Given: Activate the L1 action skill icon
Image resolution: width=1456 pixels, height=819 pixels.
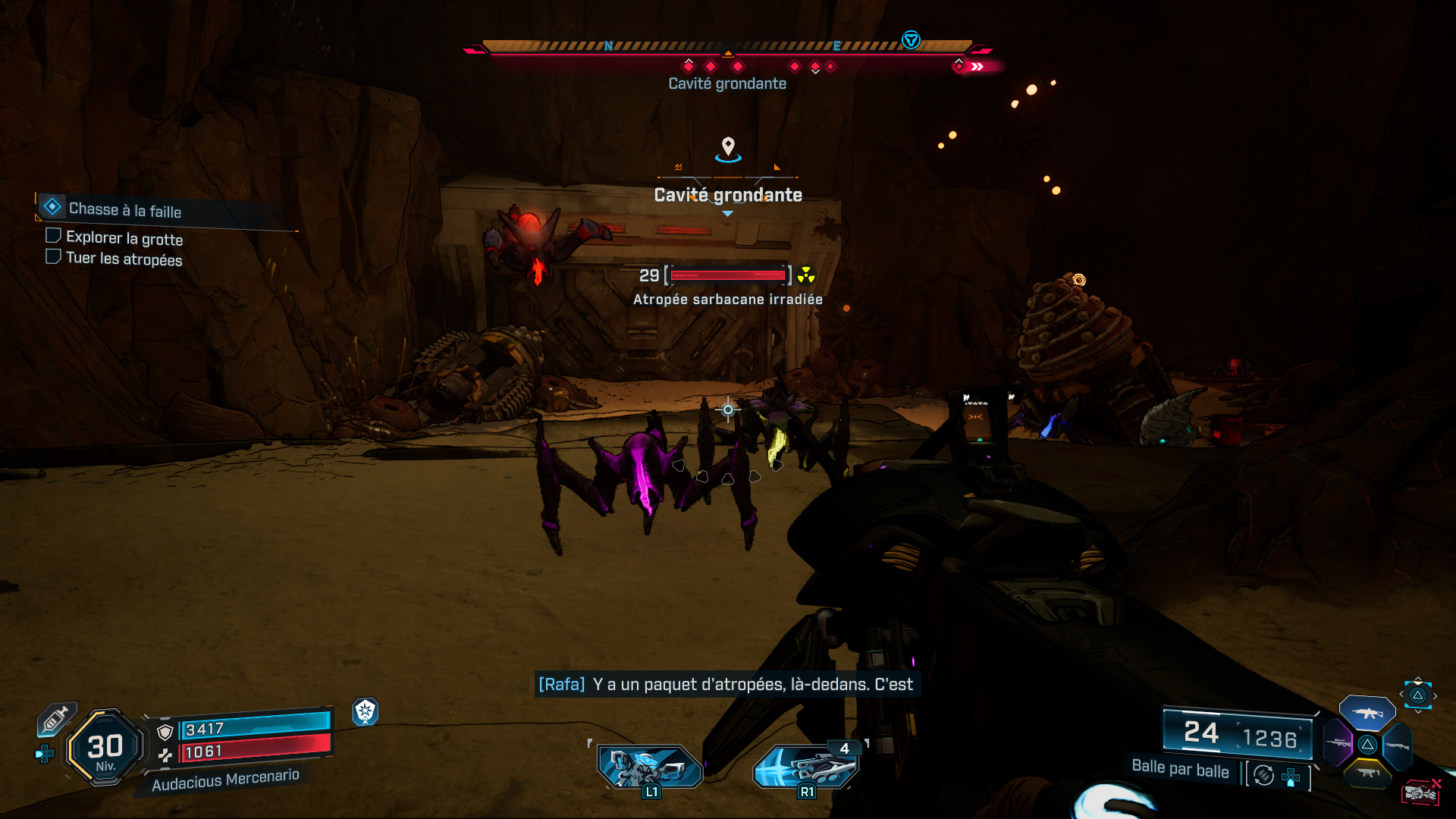Looking at the screenshot, I should (650, 766).
